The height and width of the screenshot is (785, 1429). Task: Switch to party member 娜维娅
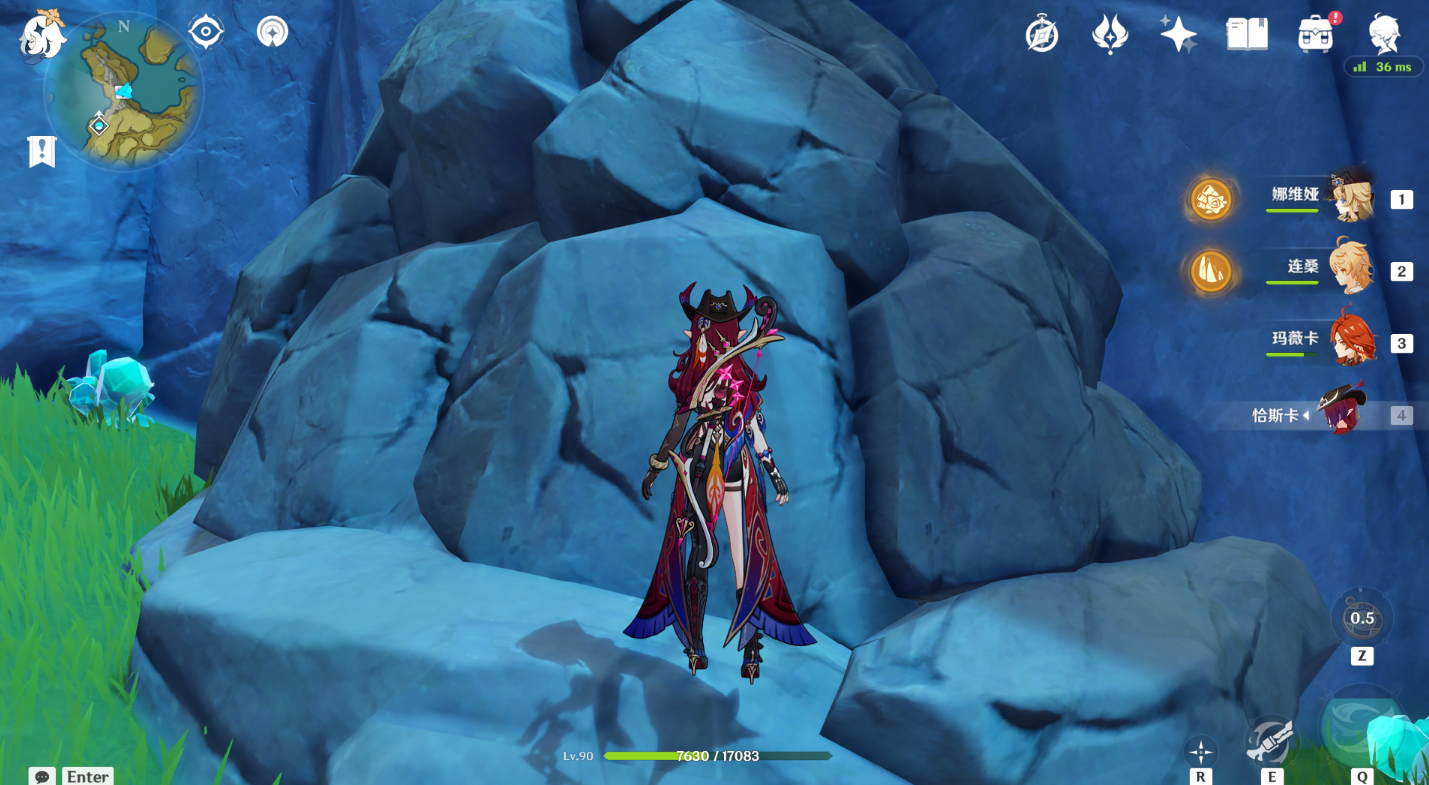click(1350, 198)
